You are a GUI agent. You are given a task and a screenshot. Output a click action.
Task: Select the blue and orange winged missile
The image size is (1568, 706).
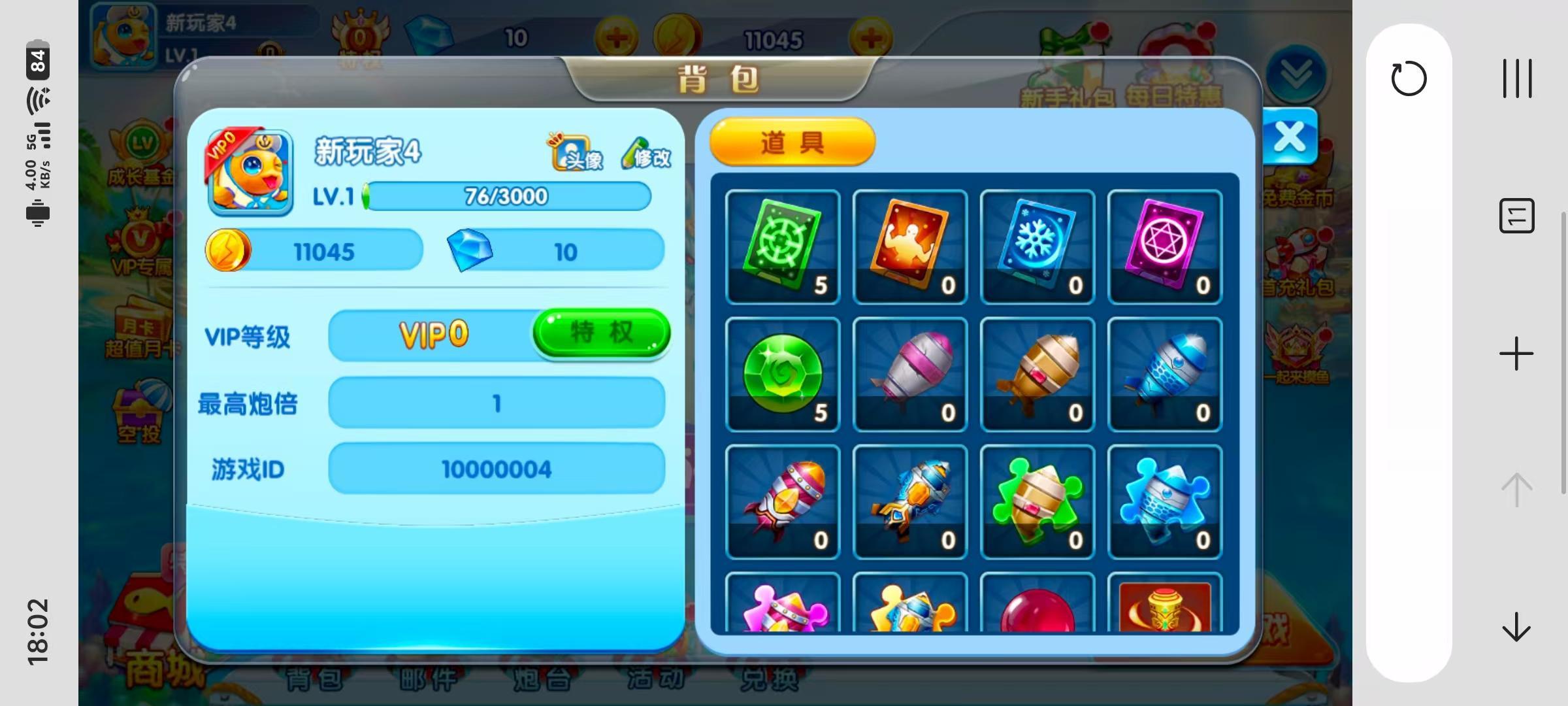910,502
